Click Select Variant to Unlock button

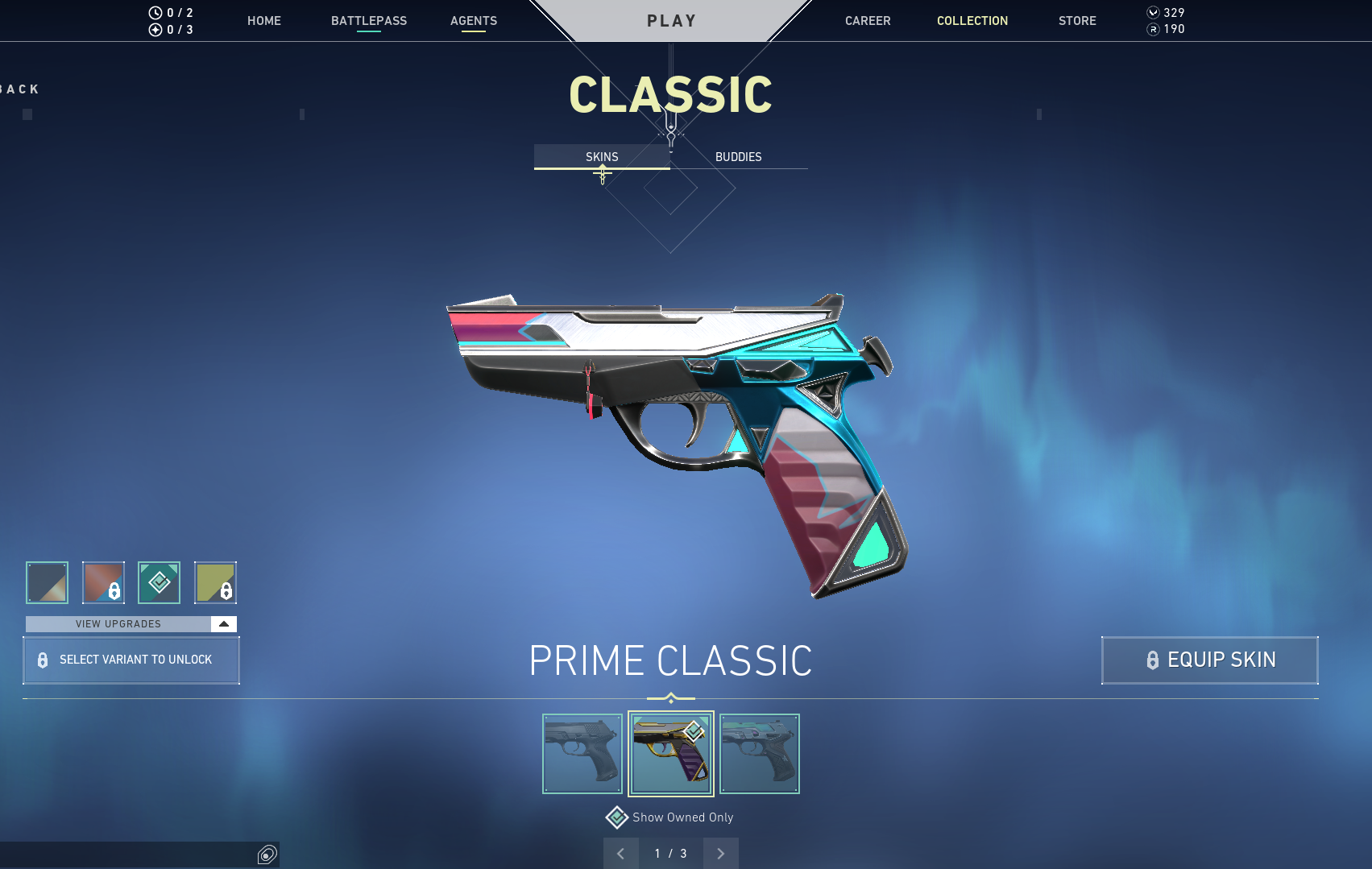click(131, 660)
